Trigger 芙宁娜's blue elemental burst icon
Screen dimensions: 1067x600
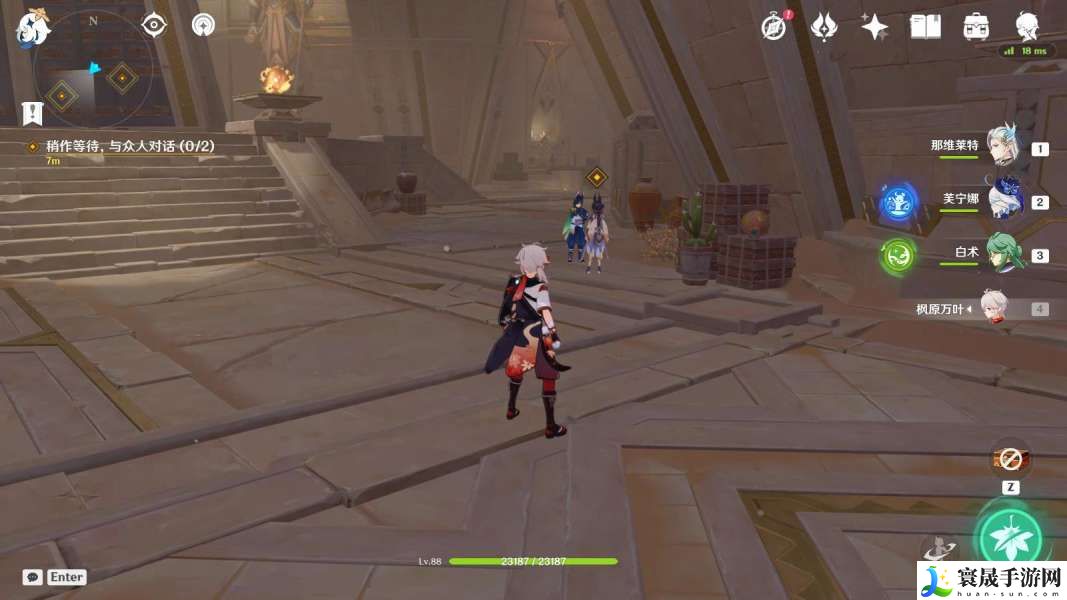(898, 203)
